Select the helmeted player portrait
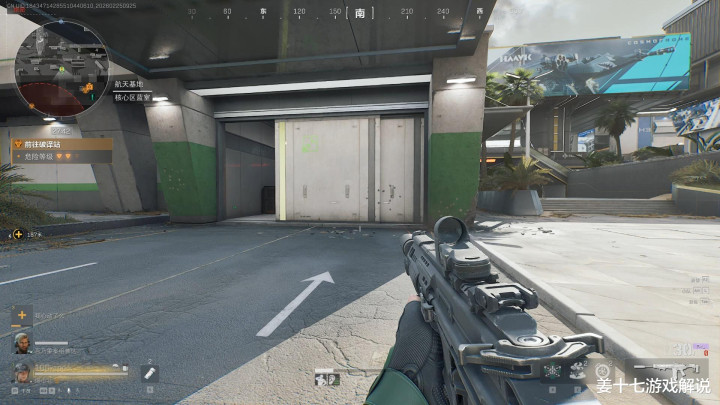Image resolution: width=720 pixels, height=405 pixels. [x=21, y=372]
